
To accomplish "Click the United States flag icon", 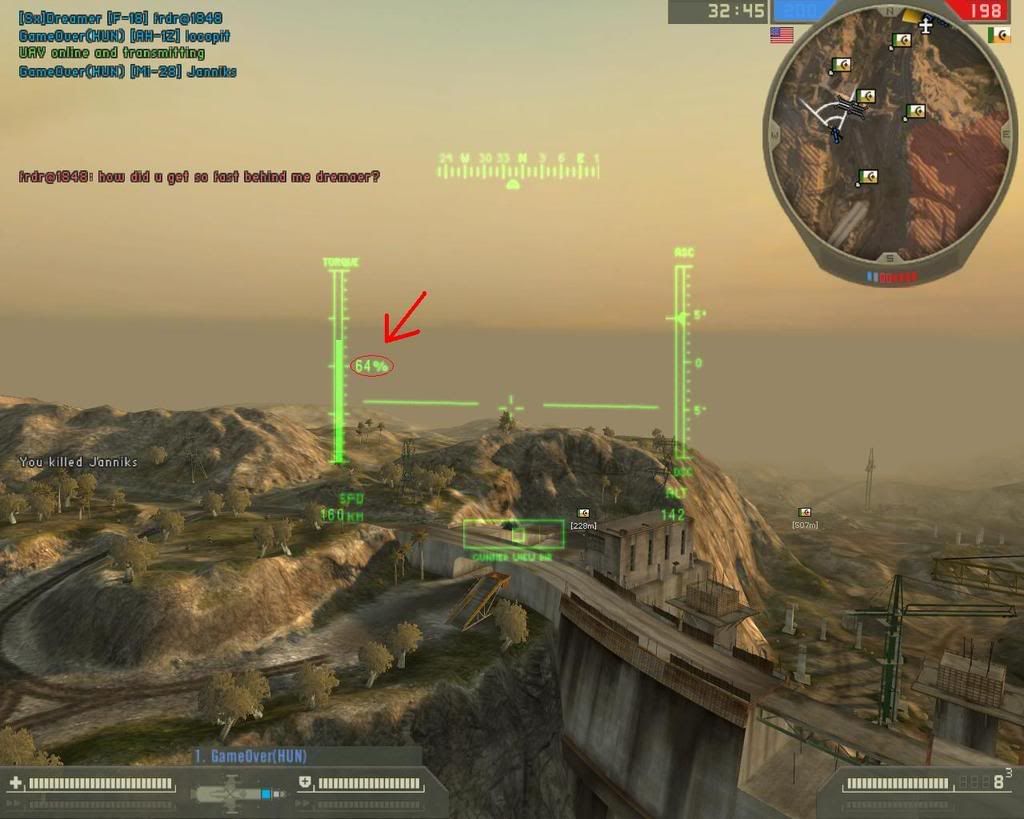I will [x=781, y=35].
